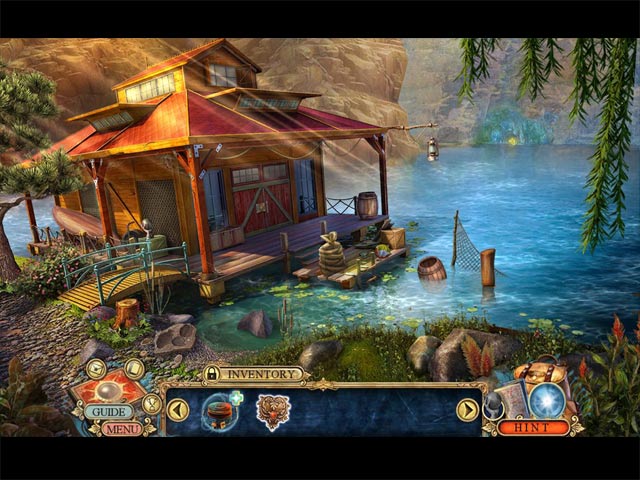640x480 pixels.
Task: Open the journal page icon
Action: point(135,368)
